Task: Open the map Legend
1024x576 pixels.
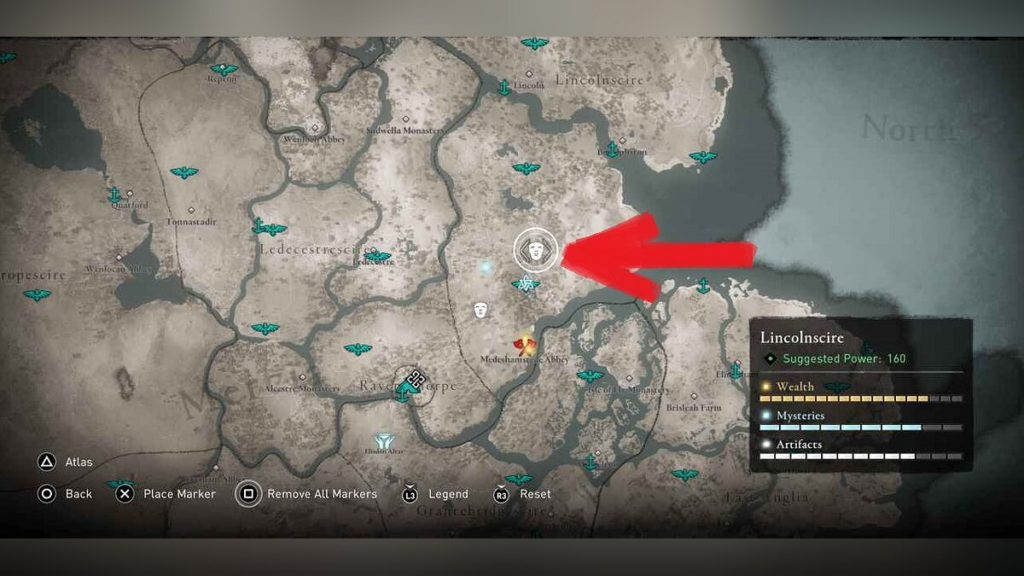Action: (x=410, y=494)
